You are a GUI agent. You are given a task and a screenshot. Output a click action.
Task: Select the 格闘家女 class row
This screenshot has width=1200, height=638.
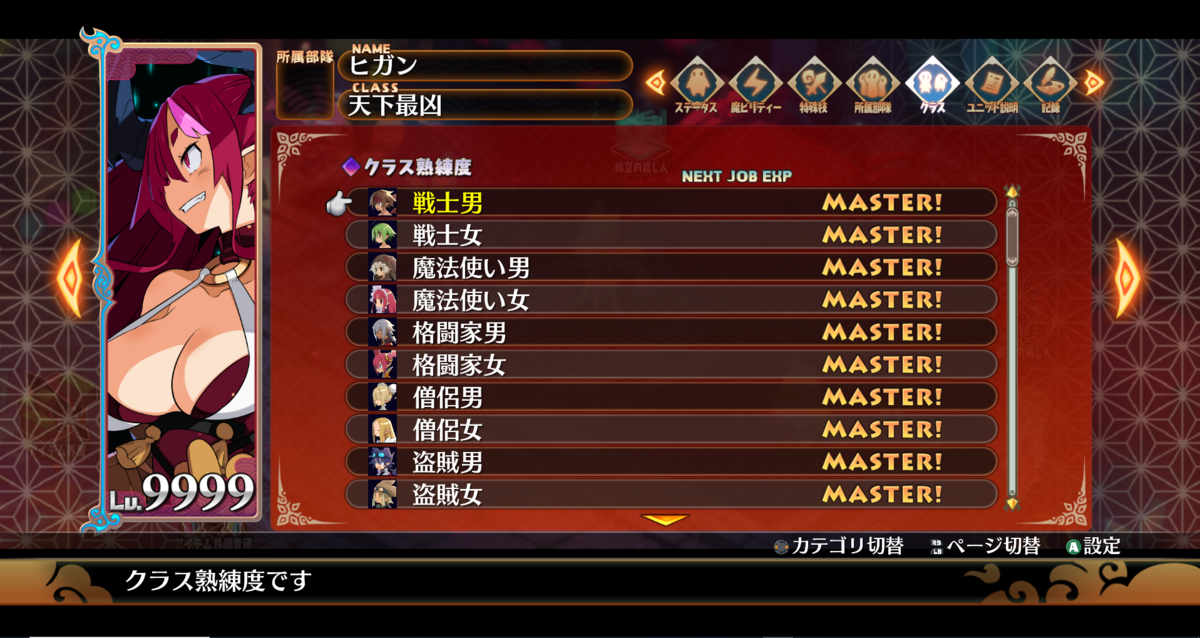pos(670,364)
